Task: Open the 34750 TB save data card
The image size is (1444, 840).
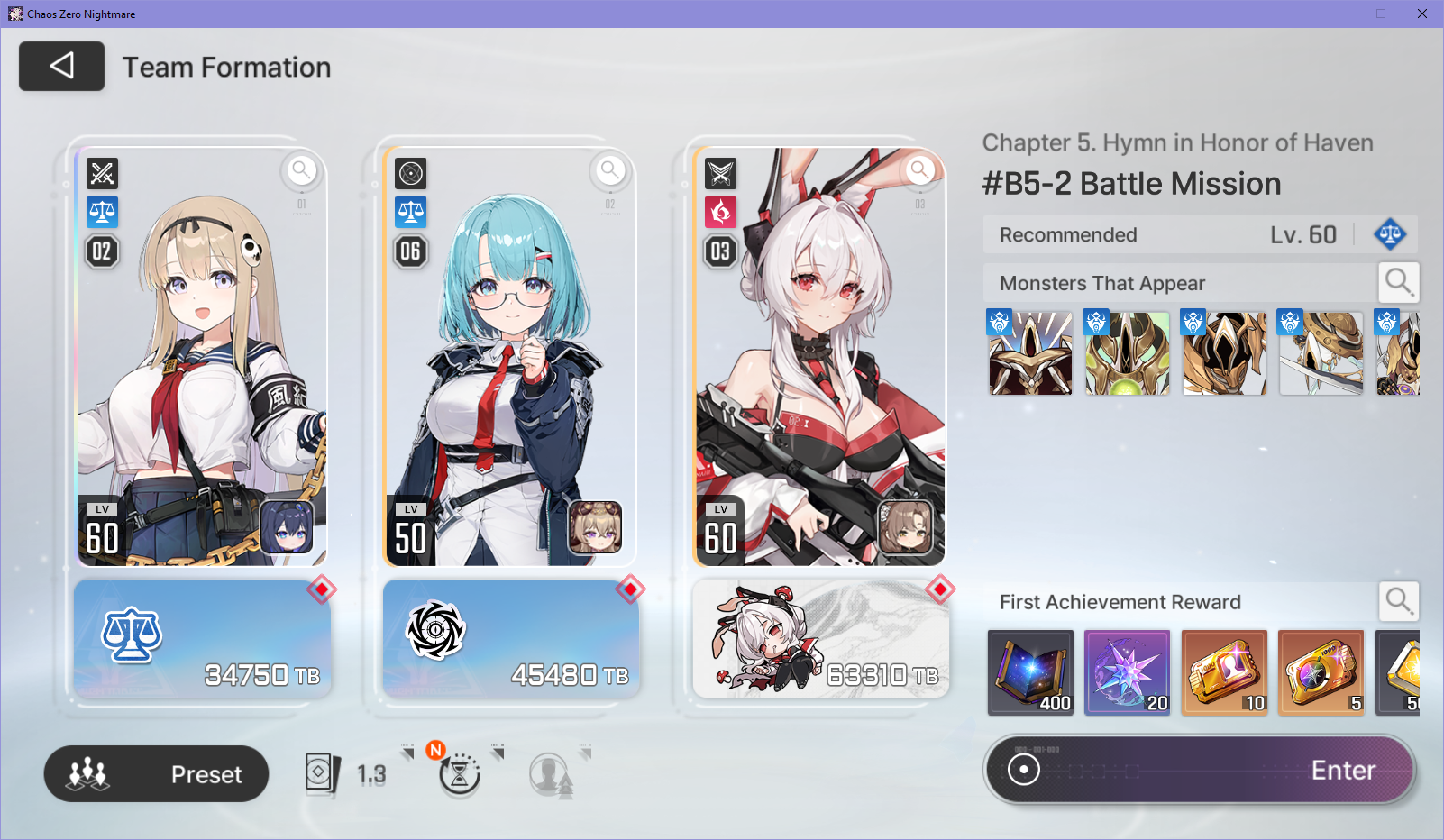Action: (203, 638)
